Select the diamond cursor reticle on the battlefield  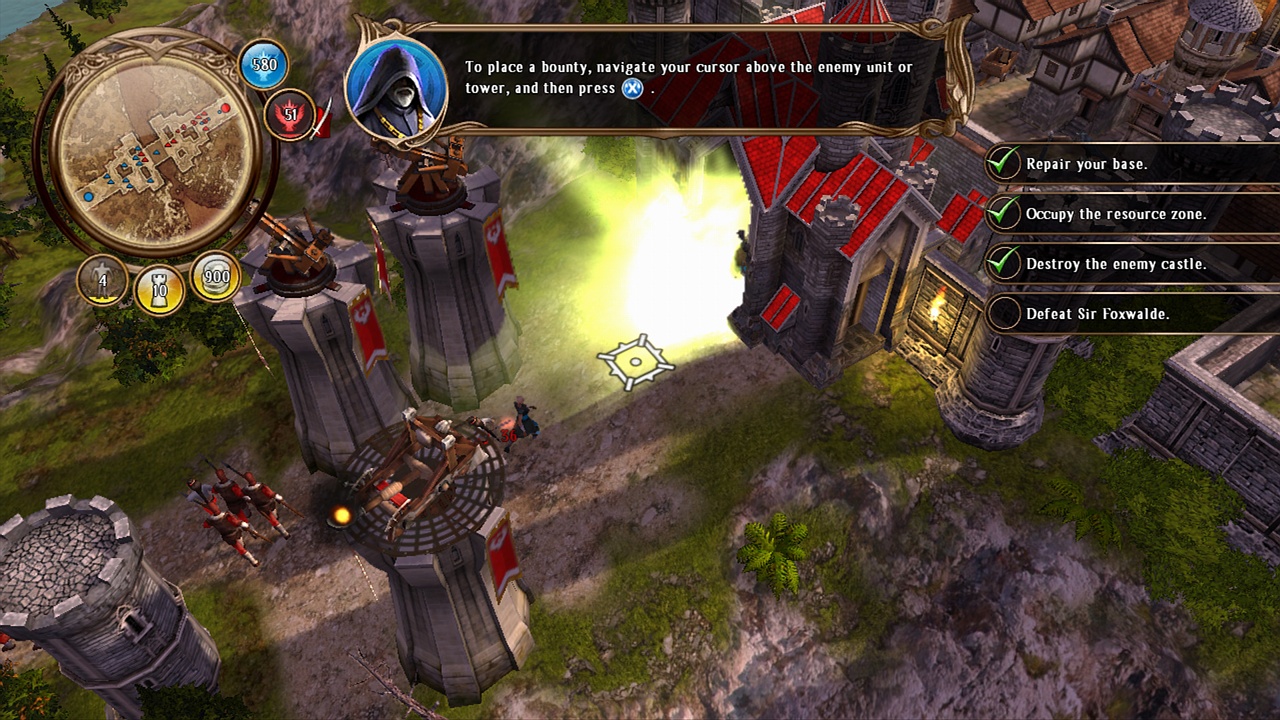pyautogui.click(x=634, y=360)
